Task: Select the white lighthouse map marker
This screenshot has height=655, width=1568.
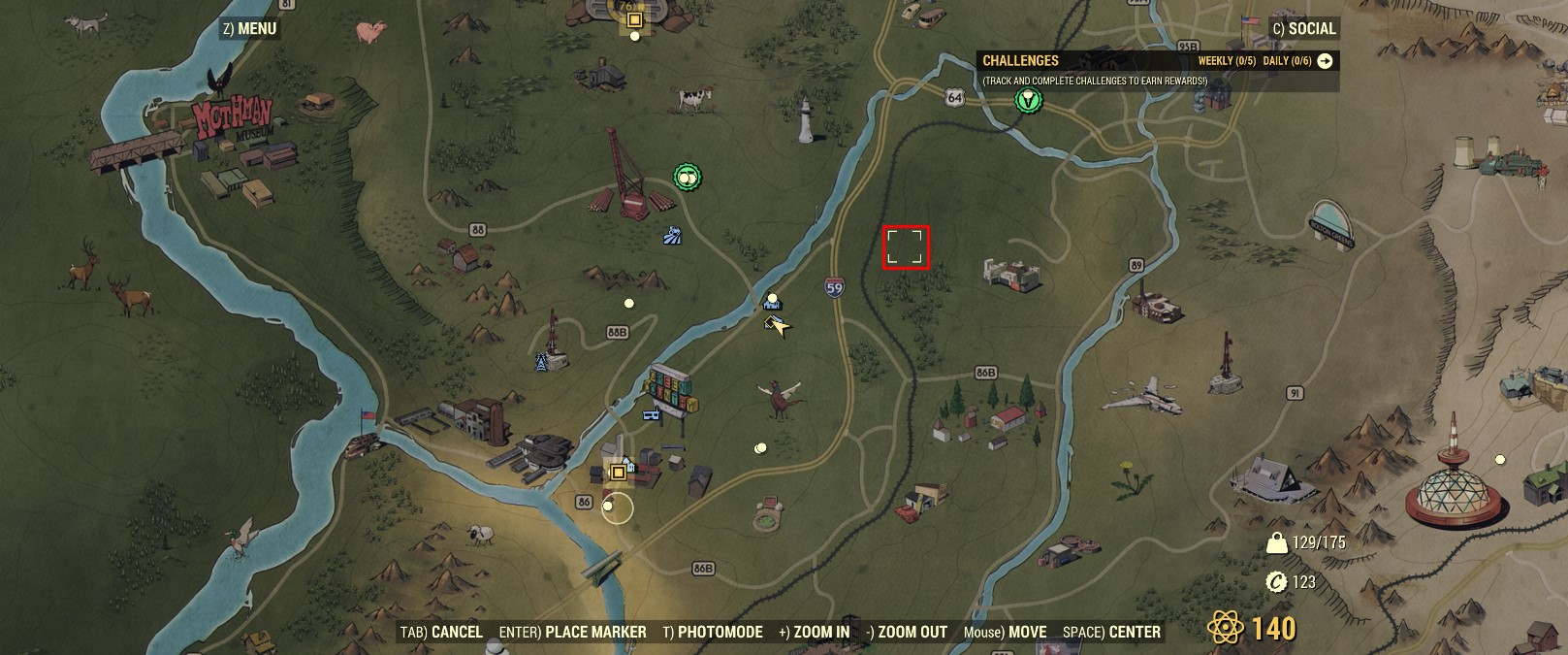Action: click(805, 120)
